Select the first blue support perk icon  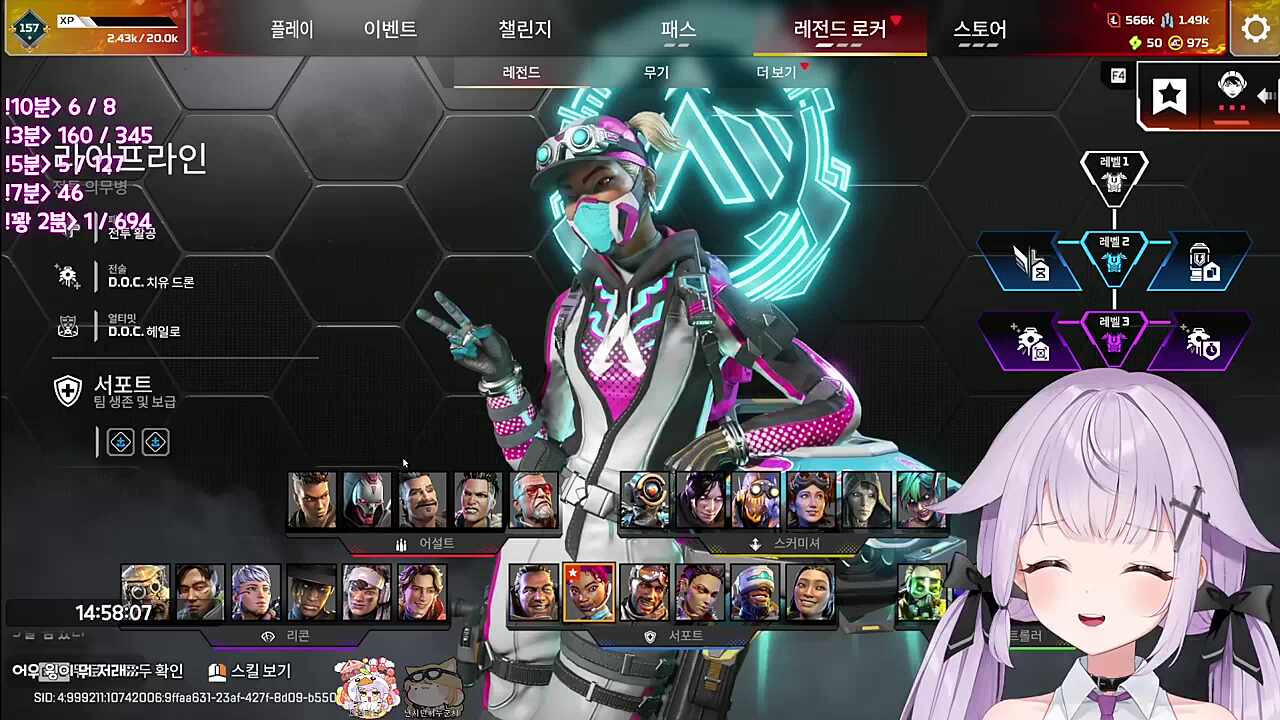[120, 442]
